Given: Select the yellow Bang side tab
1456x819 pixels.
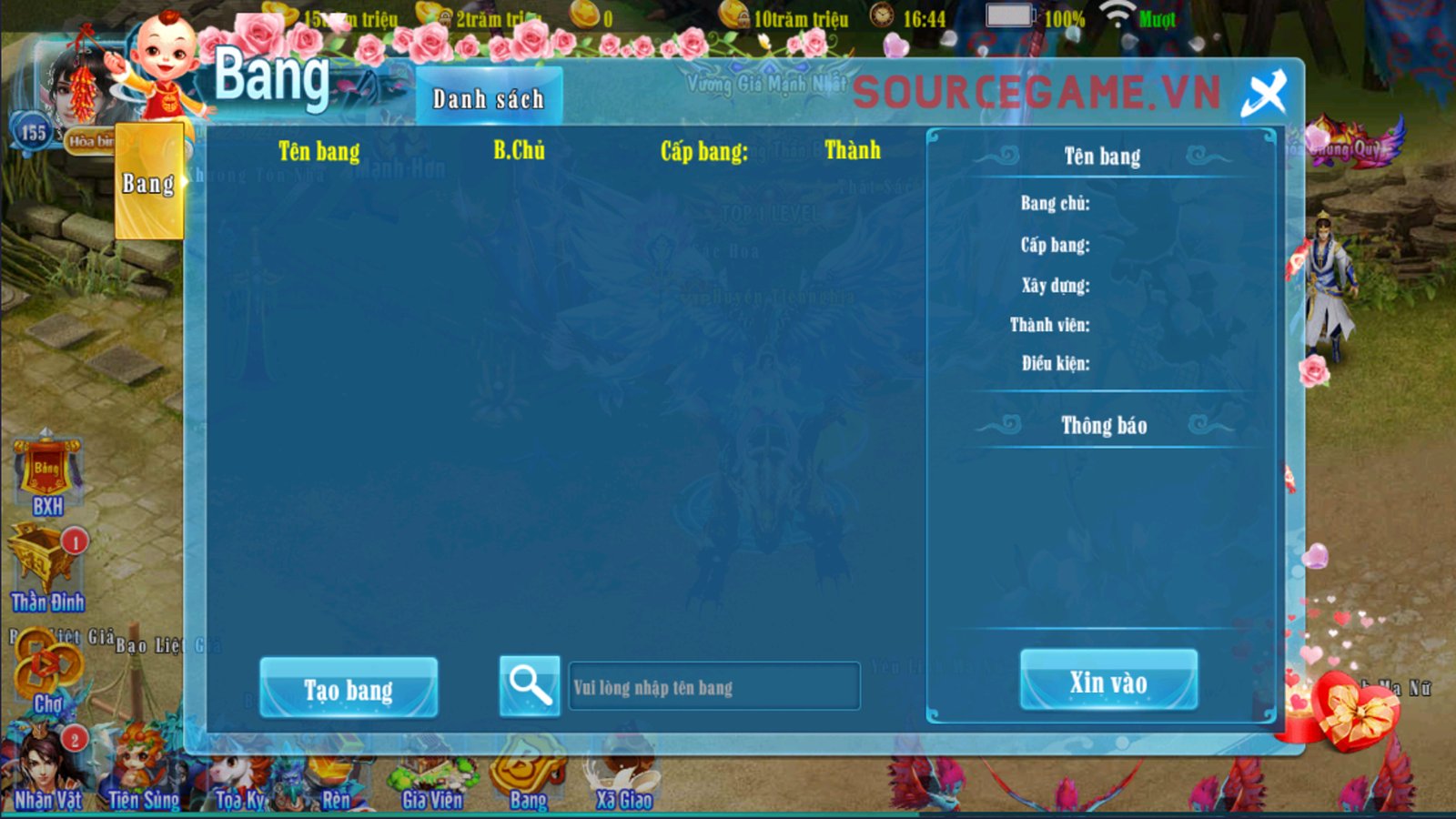Looking at the screenshot, I should coord(149,183).
